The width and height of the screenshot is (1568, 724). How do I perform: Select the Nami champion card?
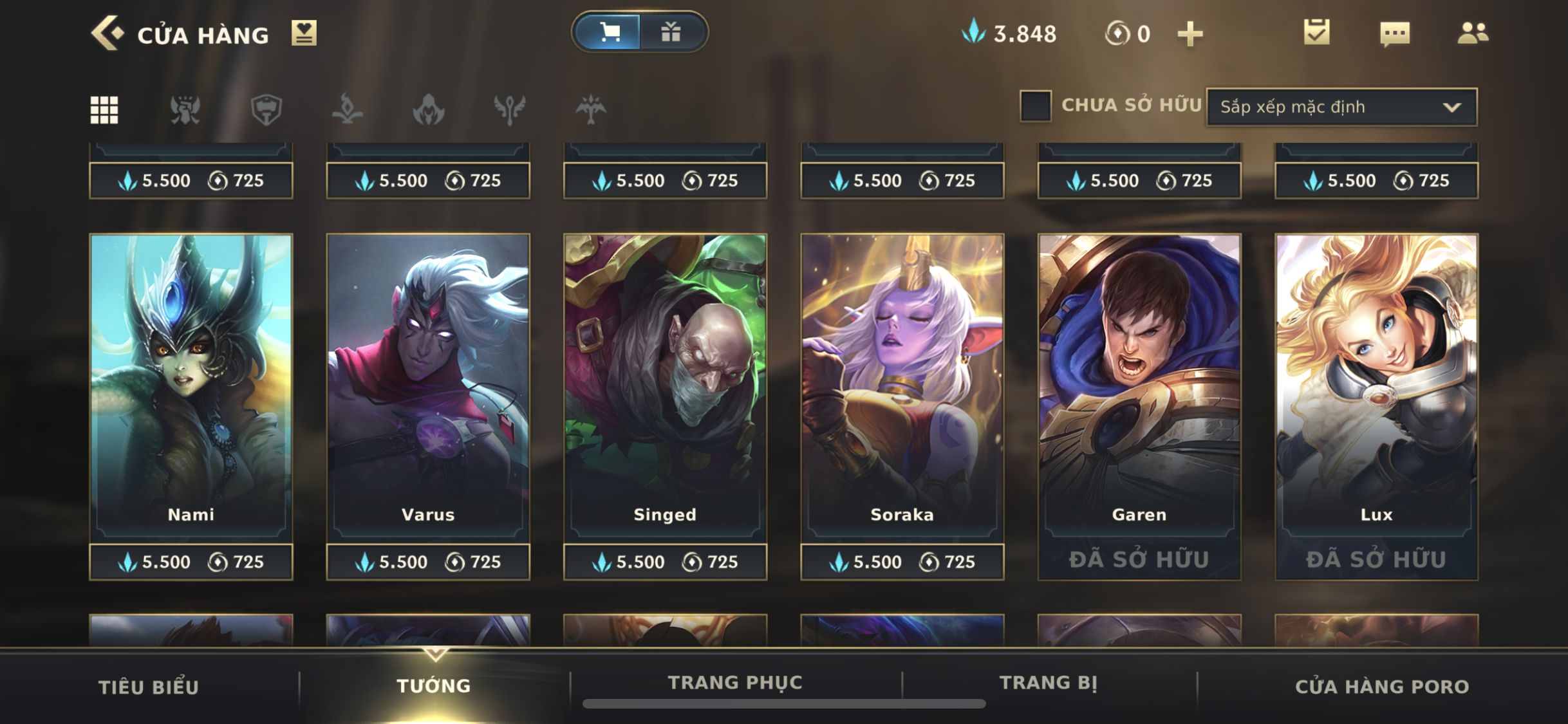pos(191,386)
